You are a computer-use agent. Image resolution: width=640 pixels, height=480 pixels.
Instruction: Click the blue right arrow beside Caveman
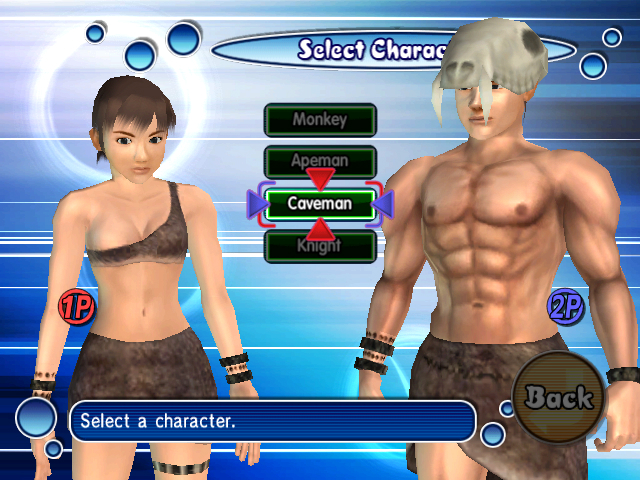[384, 204]
